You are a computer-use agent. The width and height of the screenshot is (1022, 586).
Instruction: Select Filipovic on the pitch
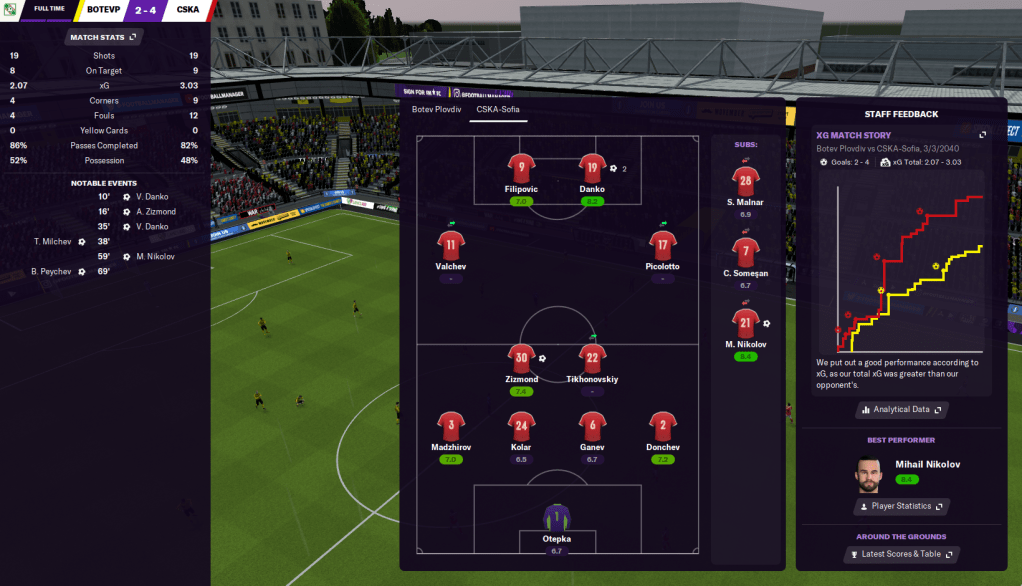coord(520,168)
